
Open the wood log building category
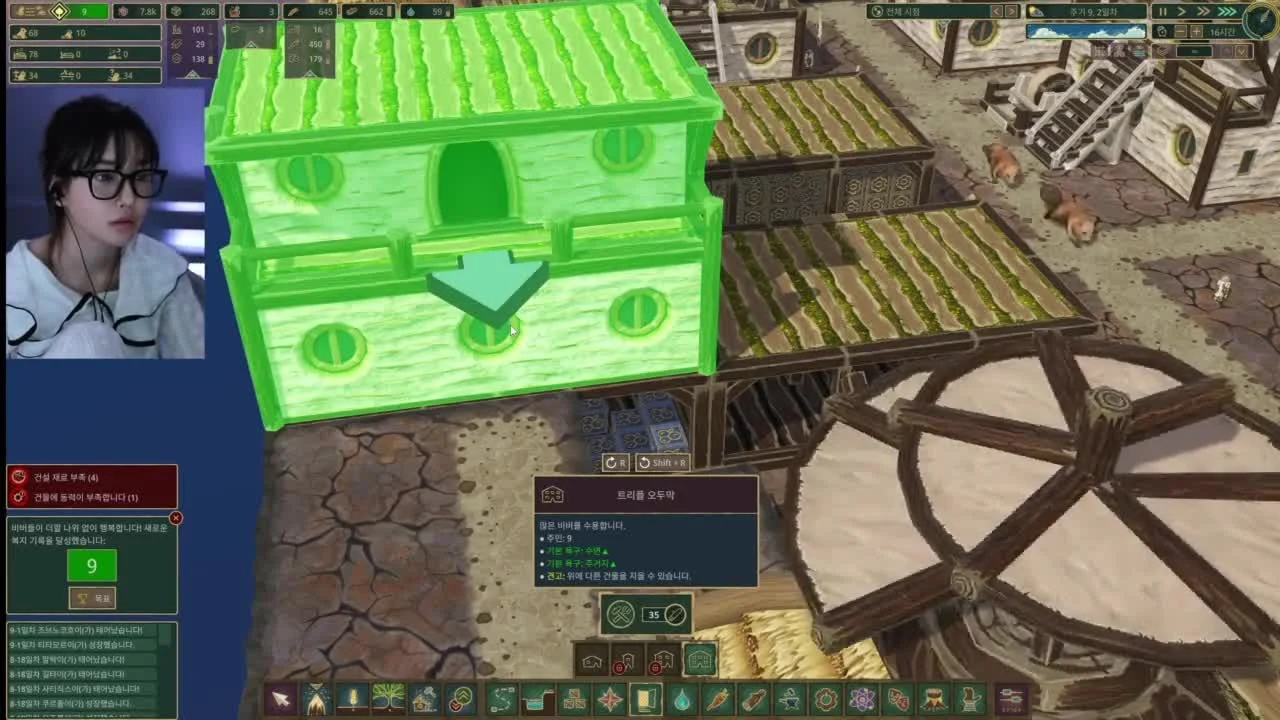tap(753, 699)
